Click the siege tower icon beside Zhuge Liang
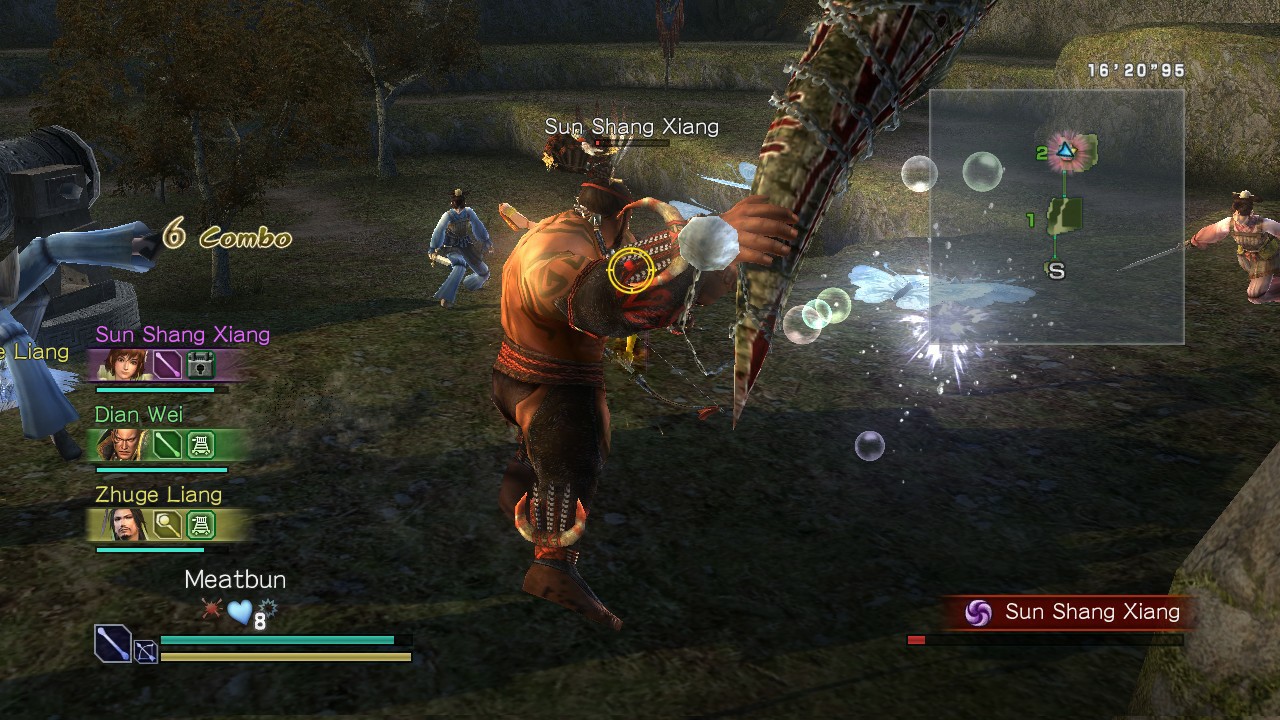 (200, 527)
